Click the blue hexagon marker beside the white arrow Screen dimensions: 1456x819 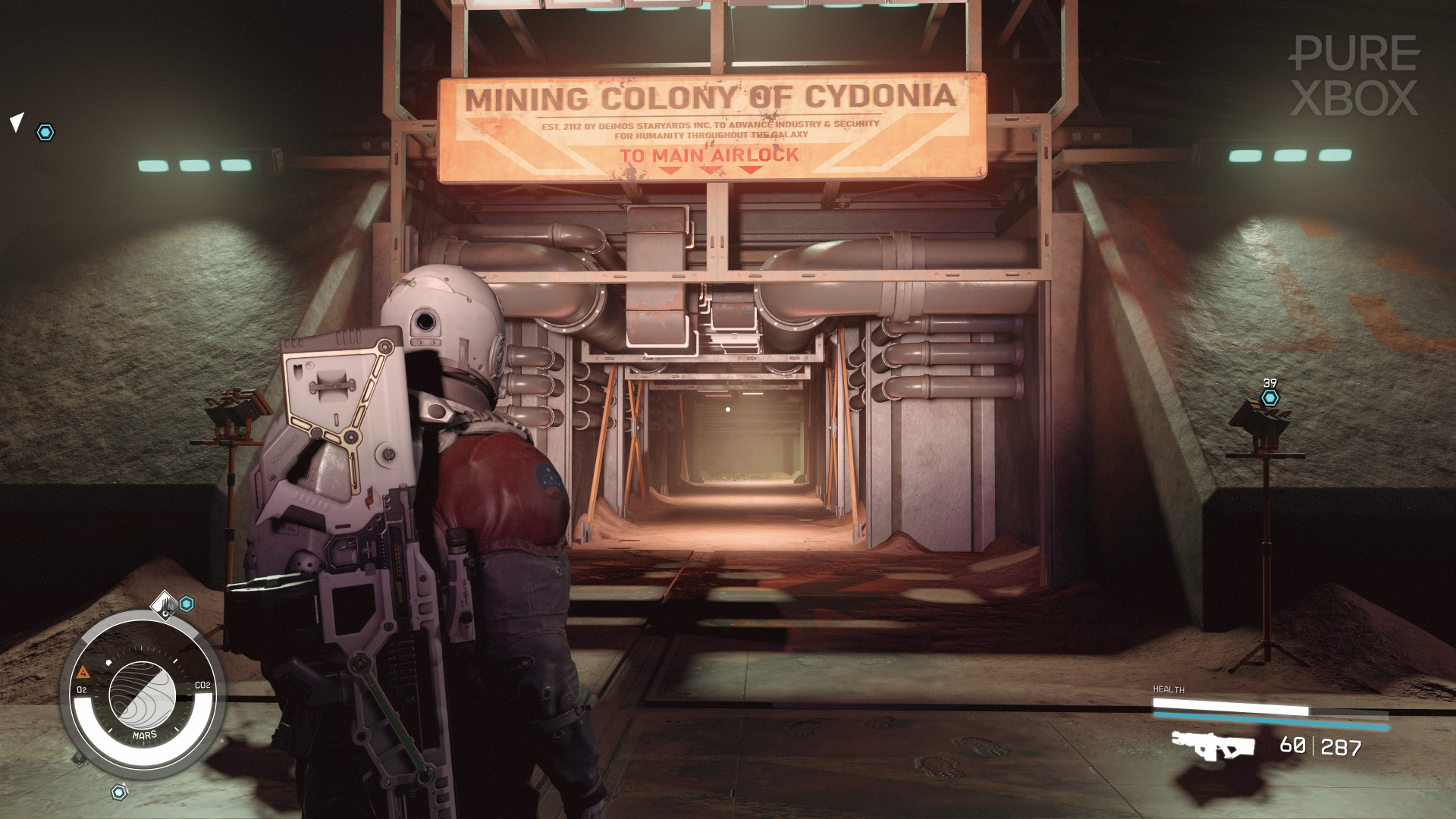45,133
